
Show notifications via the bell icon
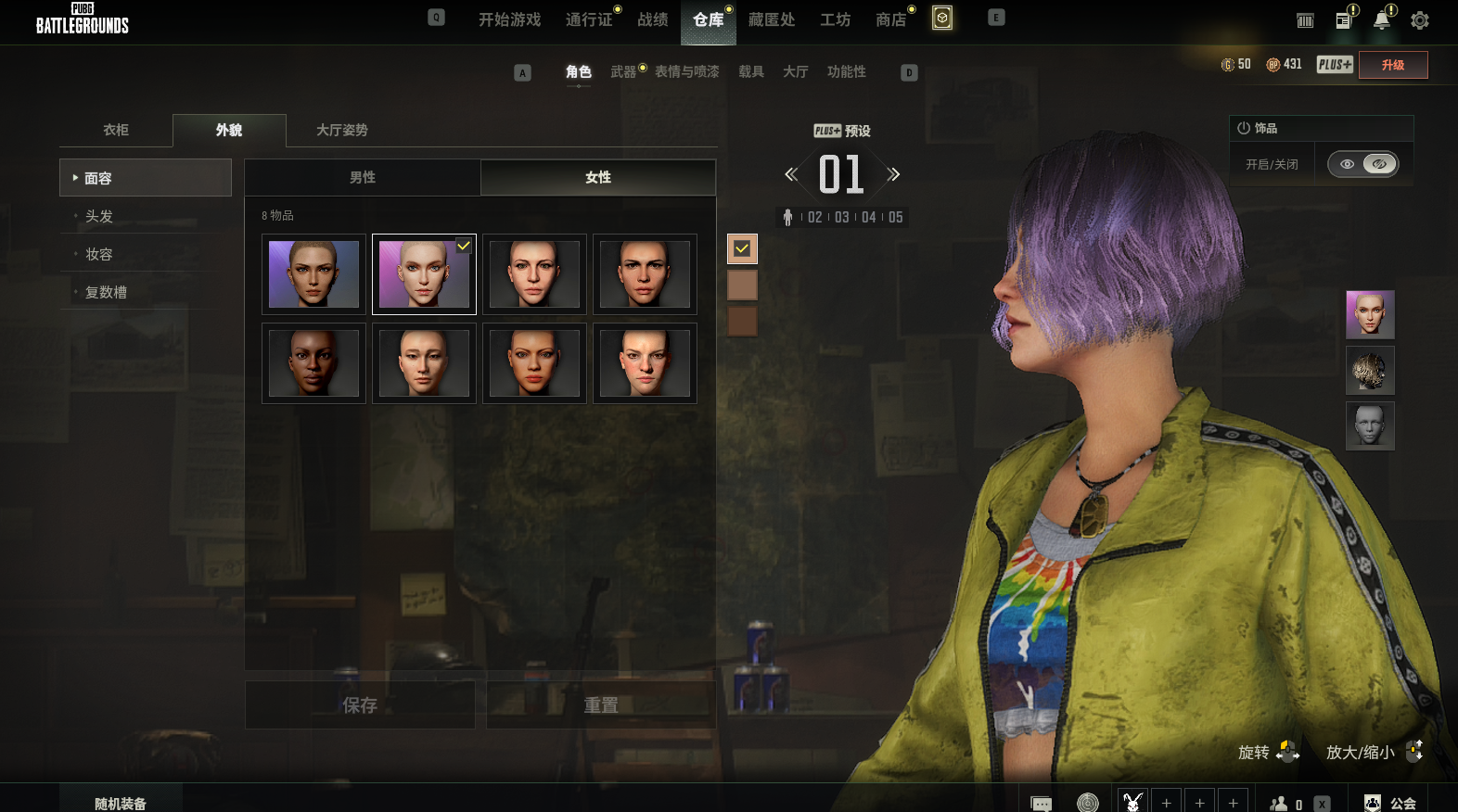pyautogui.click(x=1381, y=20)
